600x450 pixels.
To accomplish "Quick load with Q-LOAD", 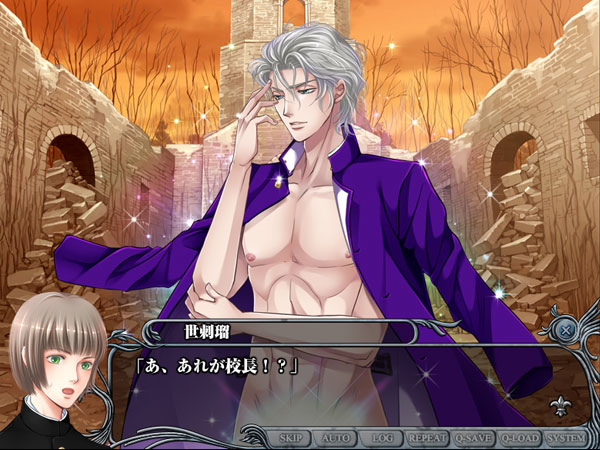I will tap(520, 437).
